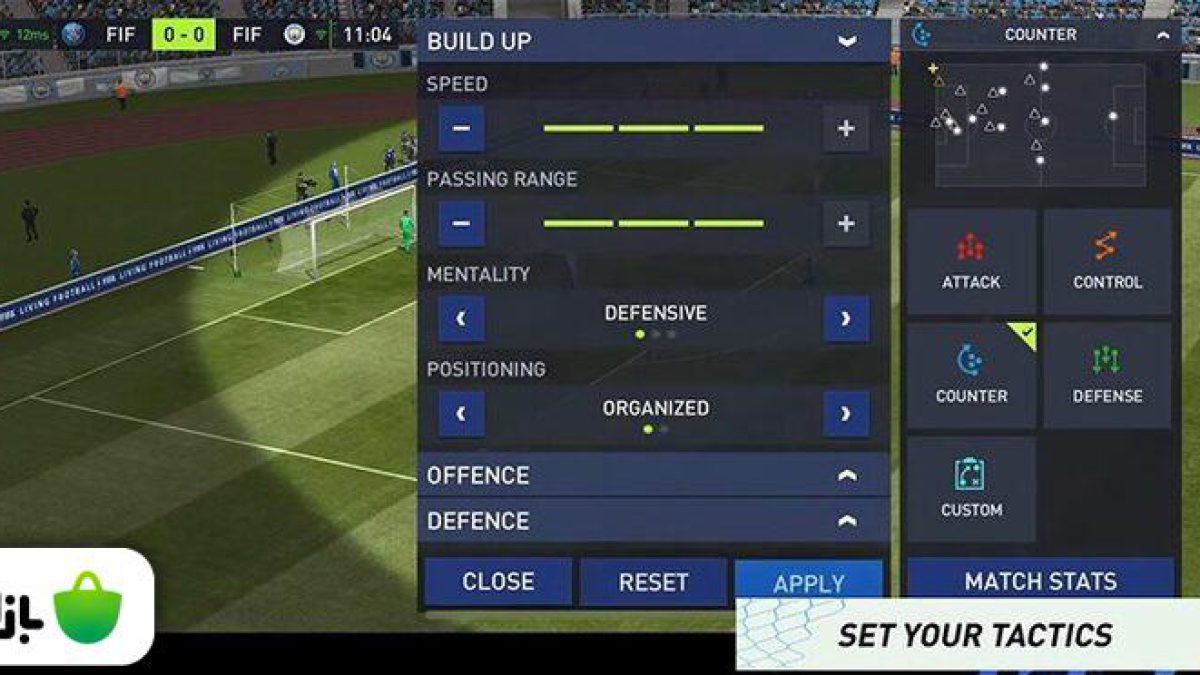Image resolution: width=1200 pixels, height=675 pixels.
Task: Apply the tactic changes
Action: [809, 581]
